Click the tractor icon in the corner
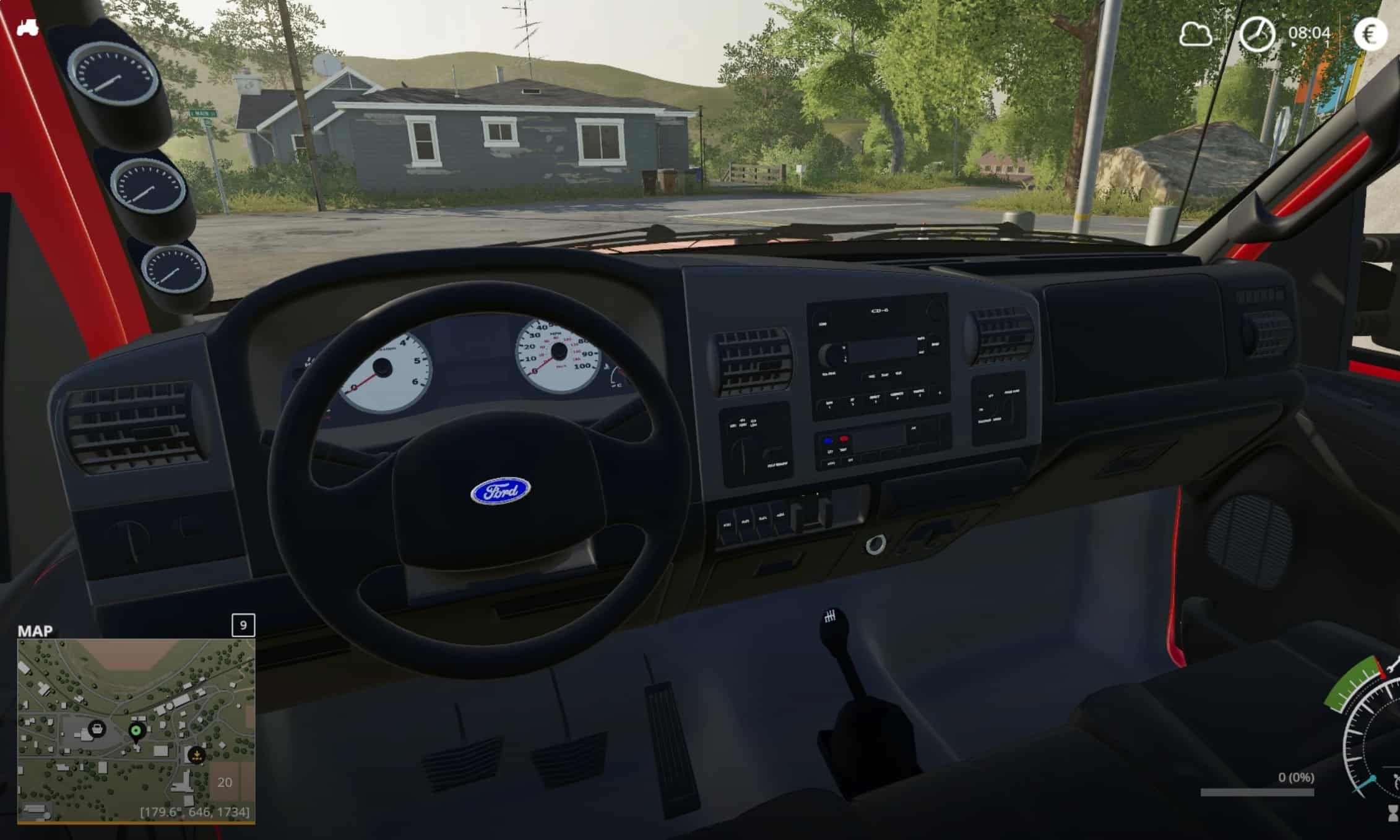 pos(27,27)
